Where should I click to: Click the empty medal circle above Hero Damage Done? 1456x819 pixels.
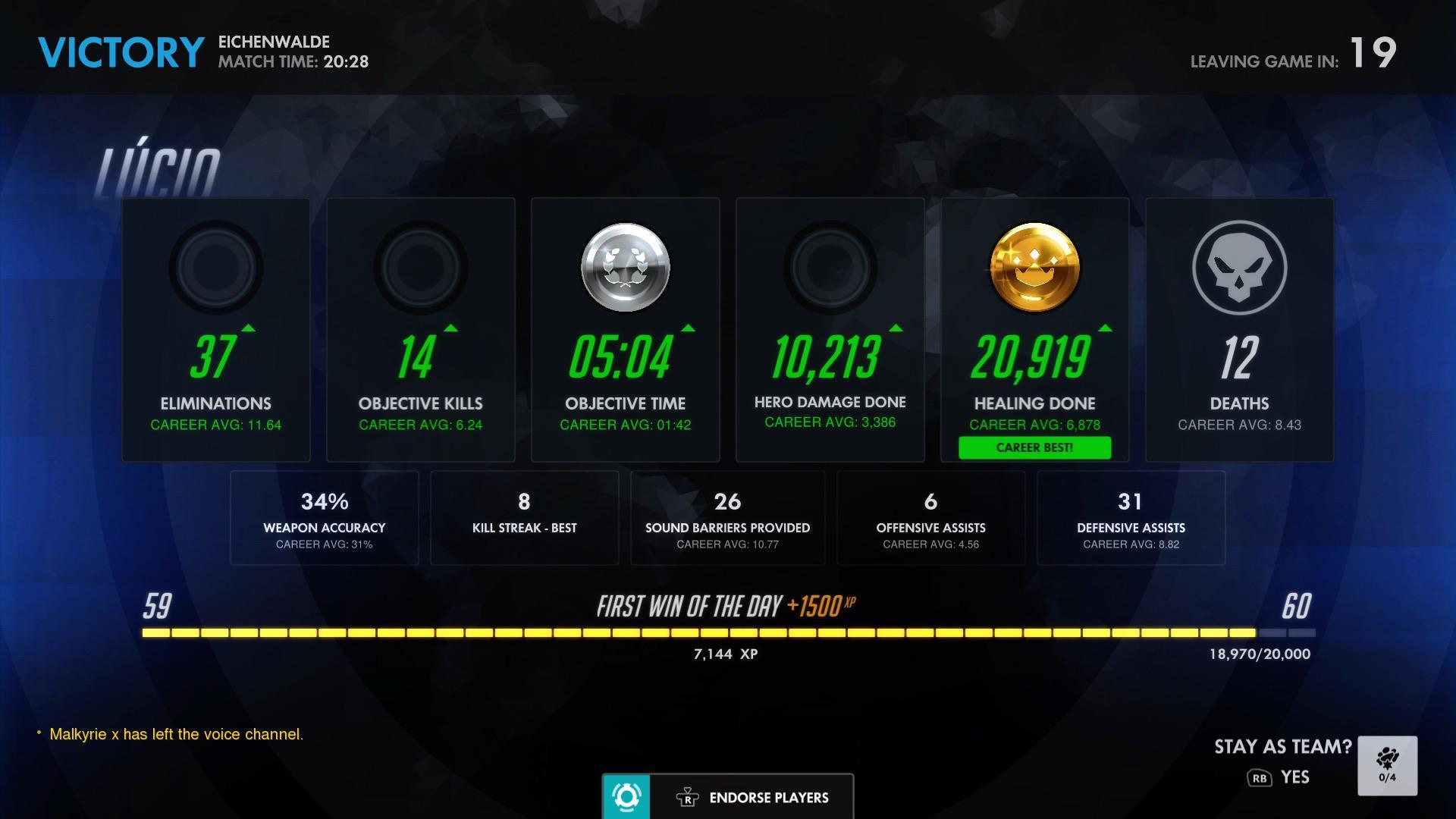[830, 268]
